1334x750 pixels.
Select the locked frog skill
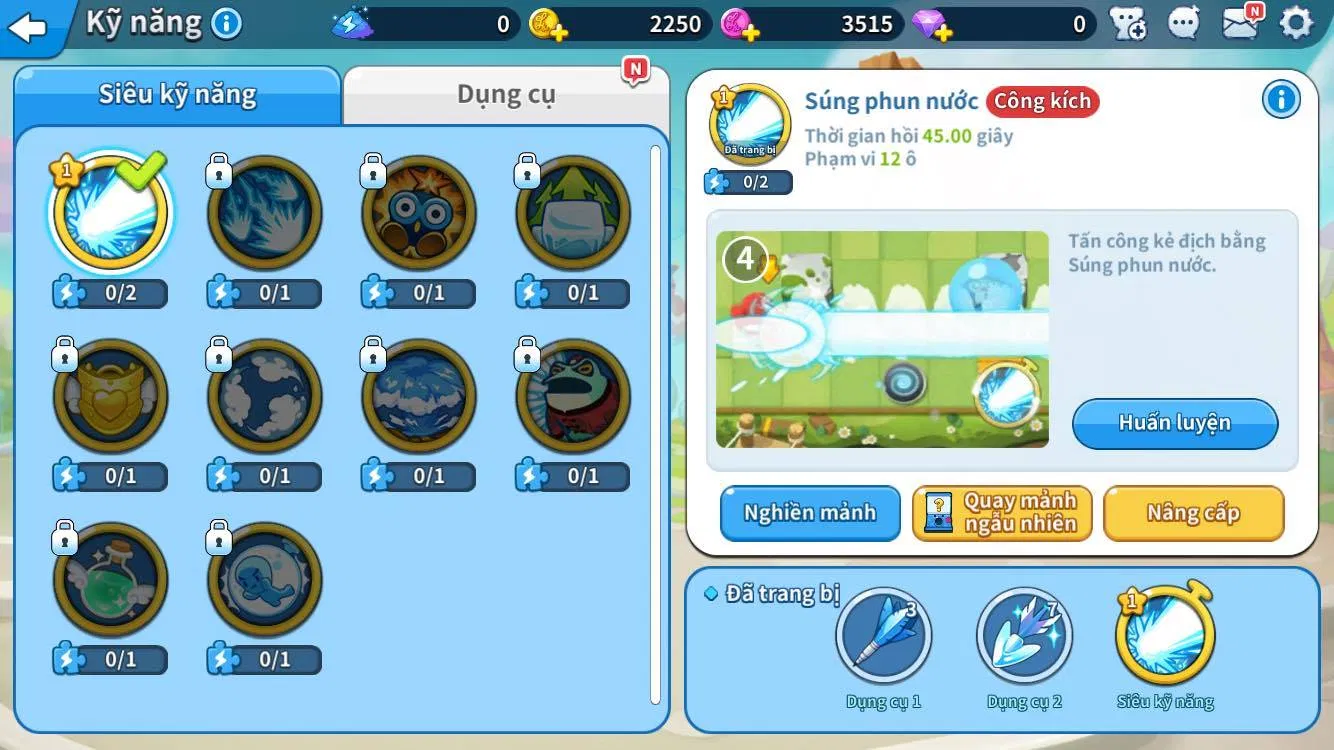click(x=573, y=397)
